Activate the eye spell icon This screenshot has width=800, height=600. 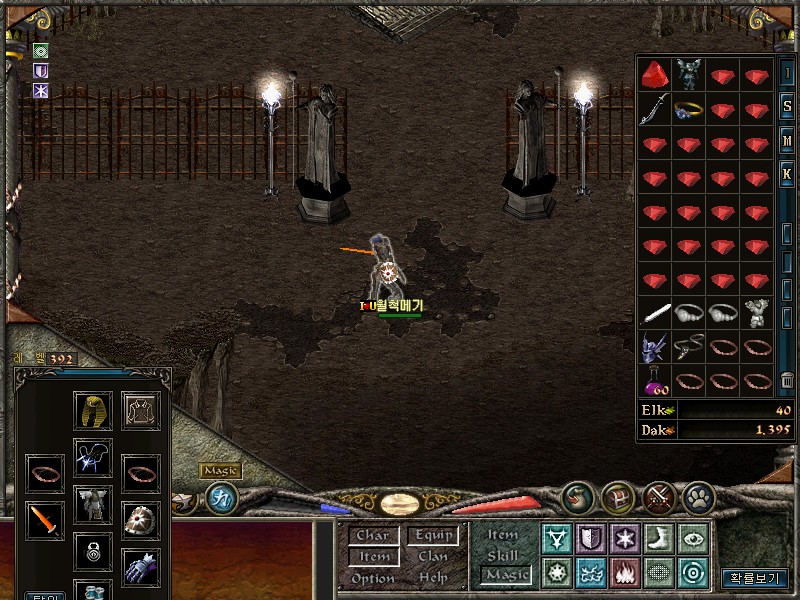click(x=691, y=539)
